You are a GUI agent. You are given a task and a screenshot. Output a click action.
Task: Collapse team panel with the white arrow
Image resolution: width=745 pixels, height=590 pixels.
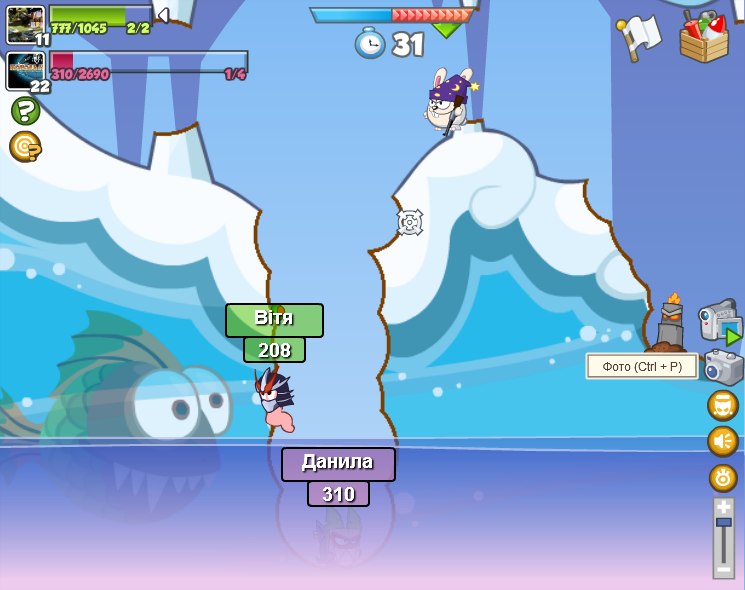click(163, 15)
